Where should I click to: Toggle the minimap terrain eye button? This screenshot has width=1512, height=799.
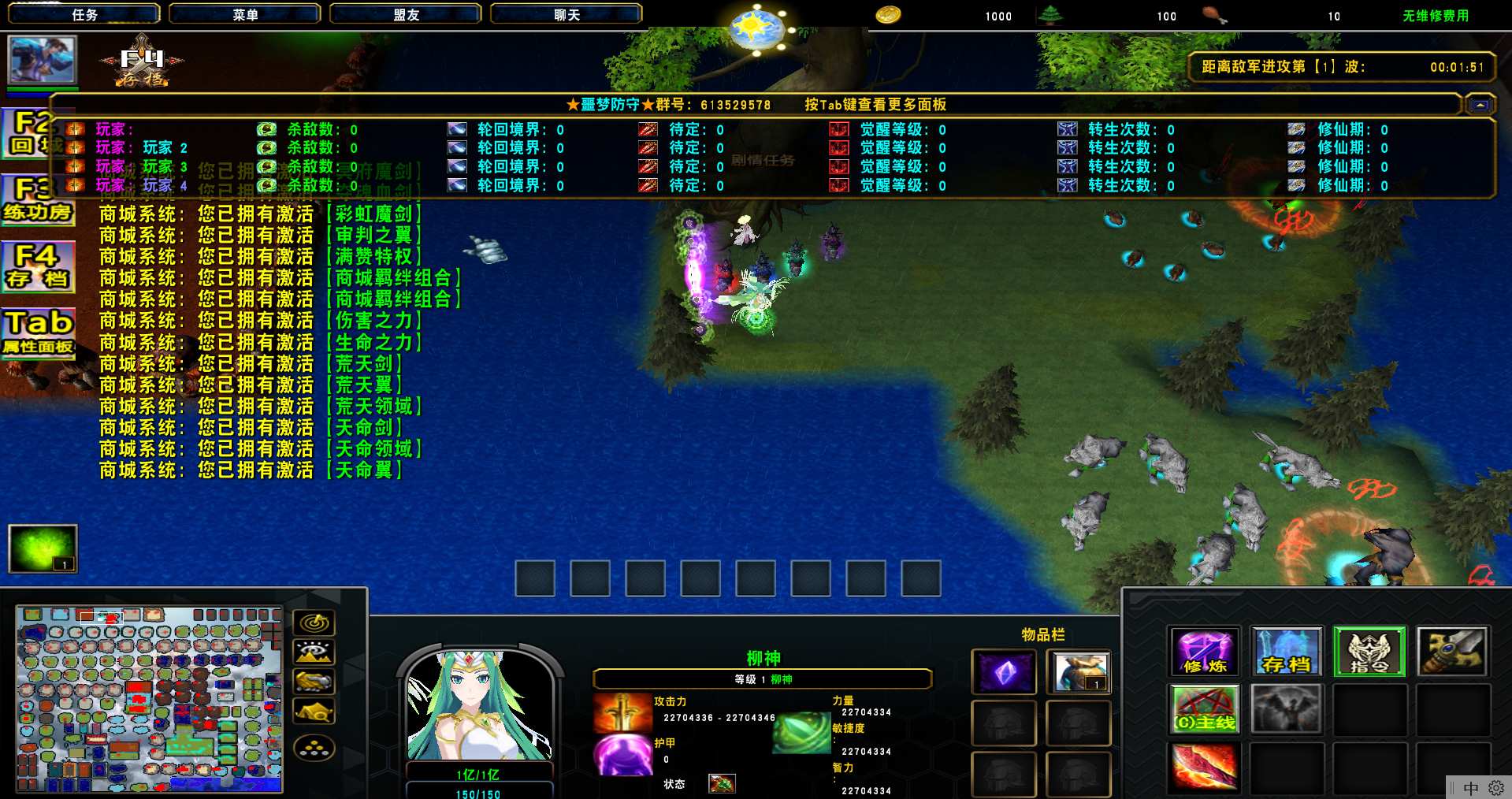click(314, 652)
